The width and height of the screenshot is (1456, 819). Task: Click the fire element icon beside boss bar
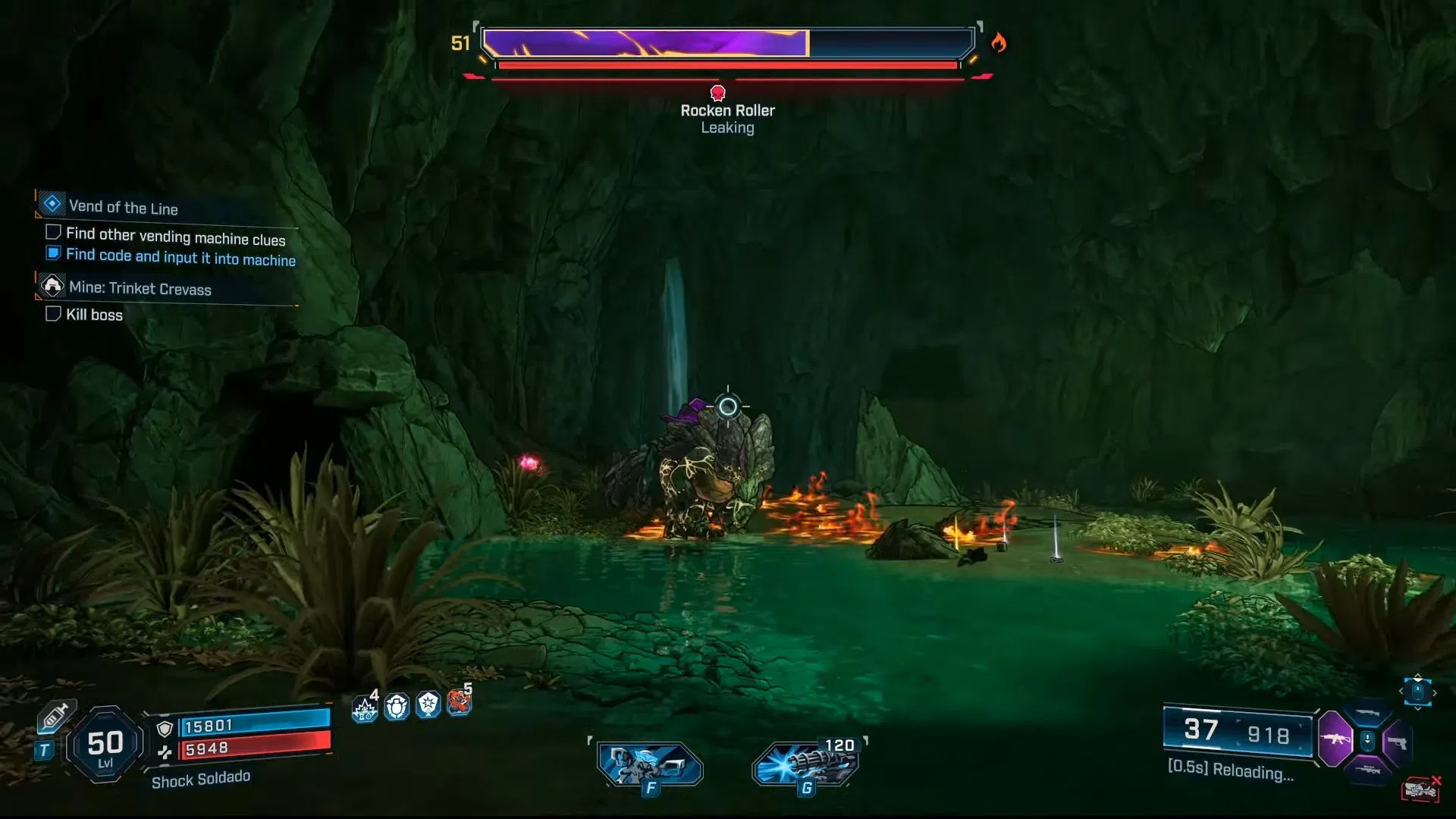coord(999,42)
